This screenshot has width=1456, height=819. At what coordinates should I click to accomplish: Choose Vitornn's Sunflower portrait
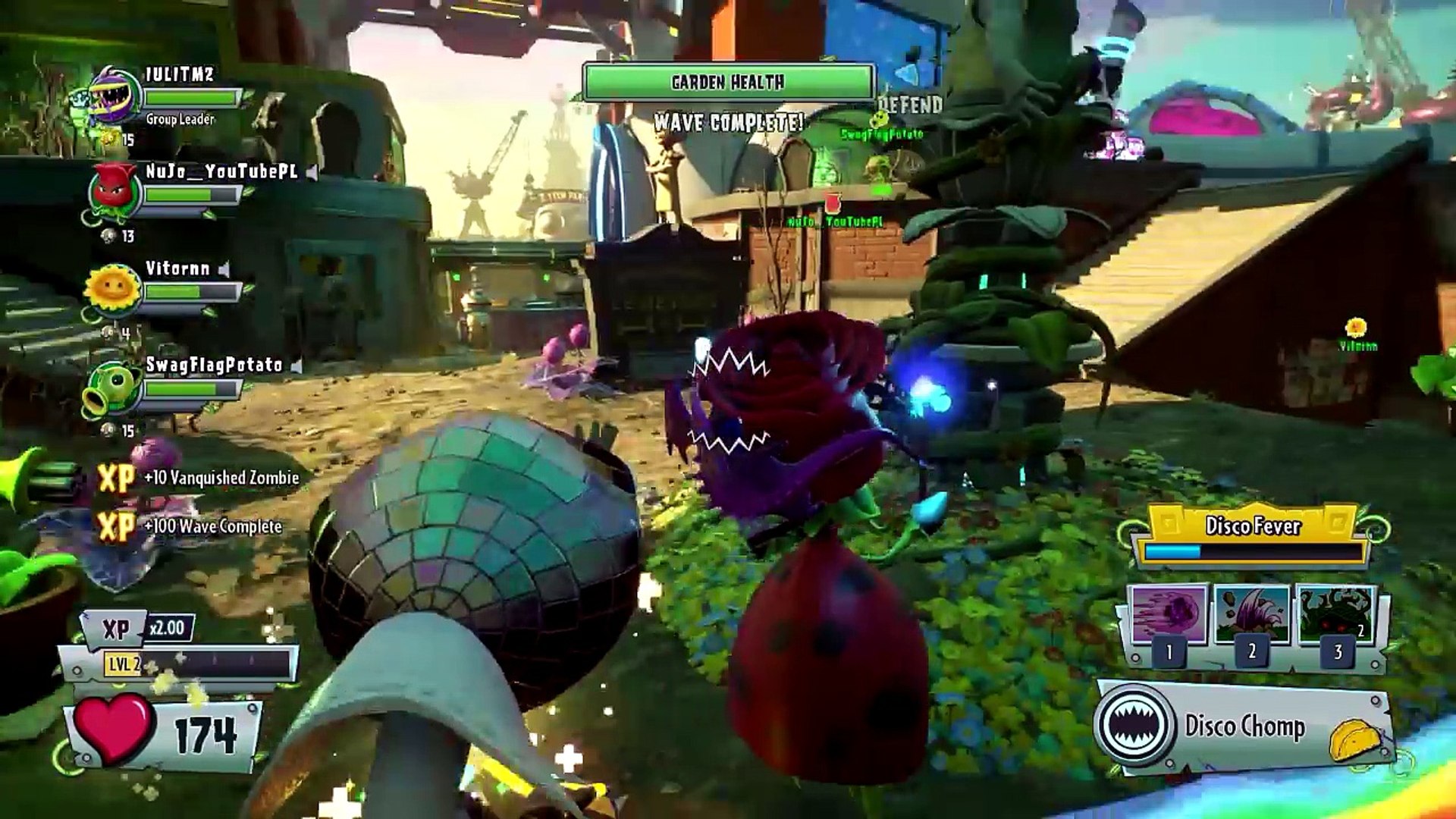pos(114,290)
